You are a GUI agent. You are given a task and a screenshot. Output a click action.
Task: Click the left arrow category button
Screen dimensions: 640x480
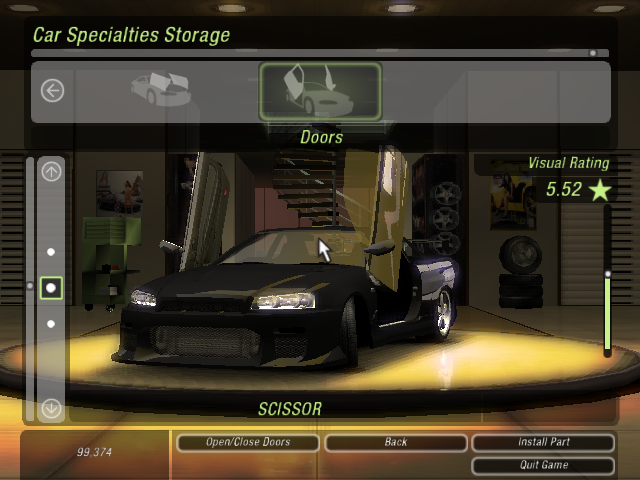52,91
